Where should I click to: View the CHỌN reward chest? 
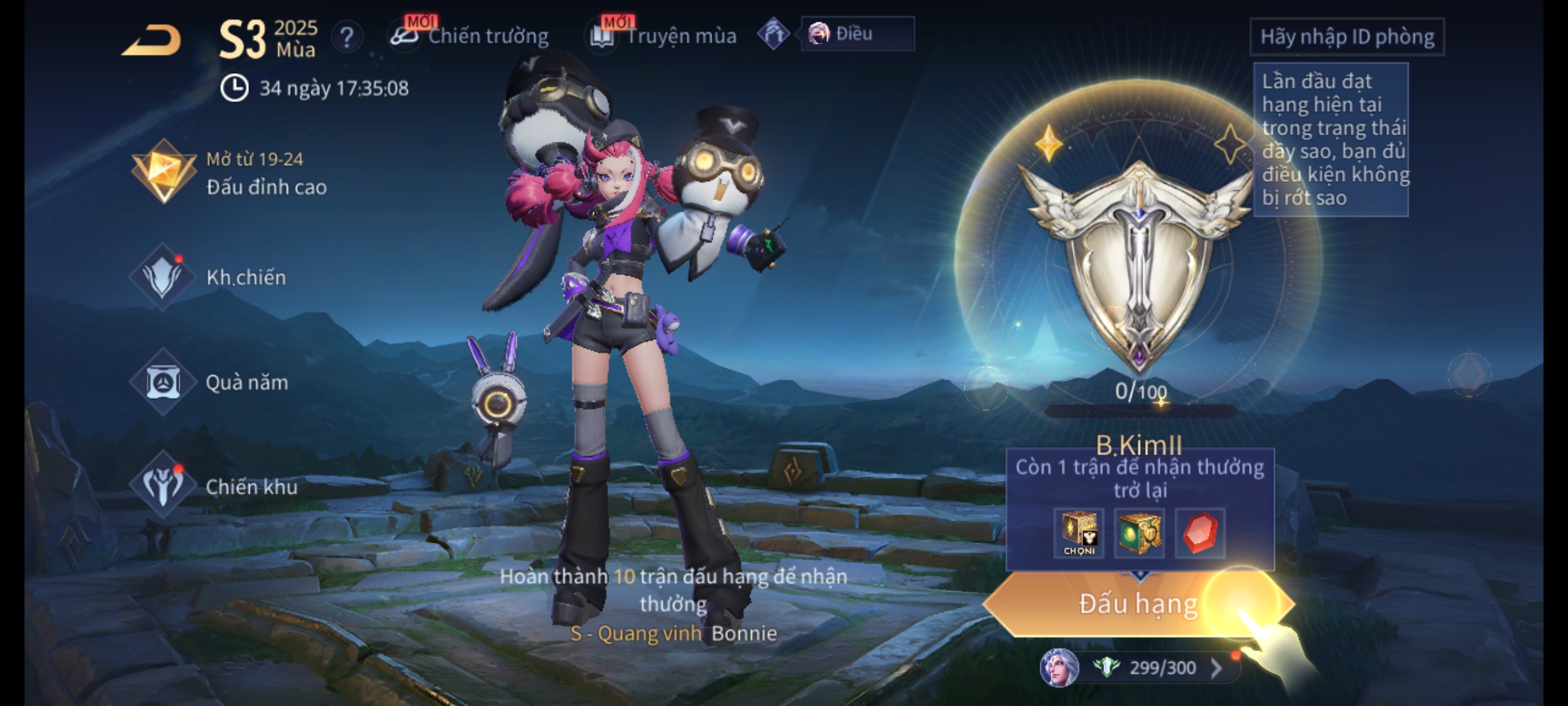tap(1079, 533)
